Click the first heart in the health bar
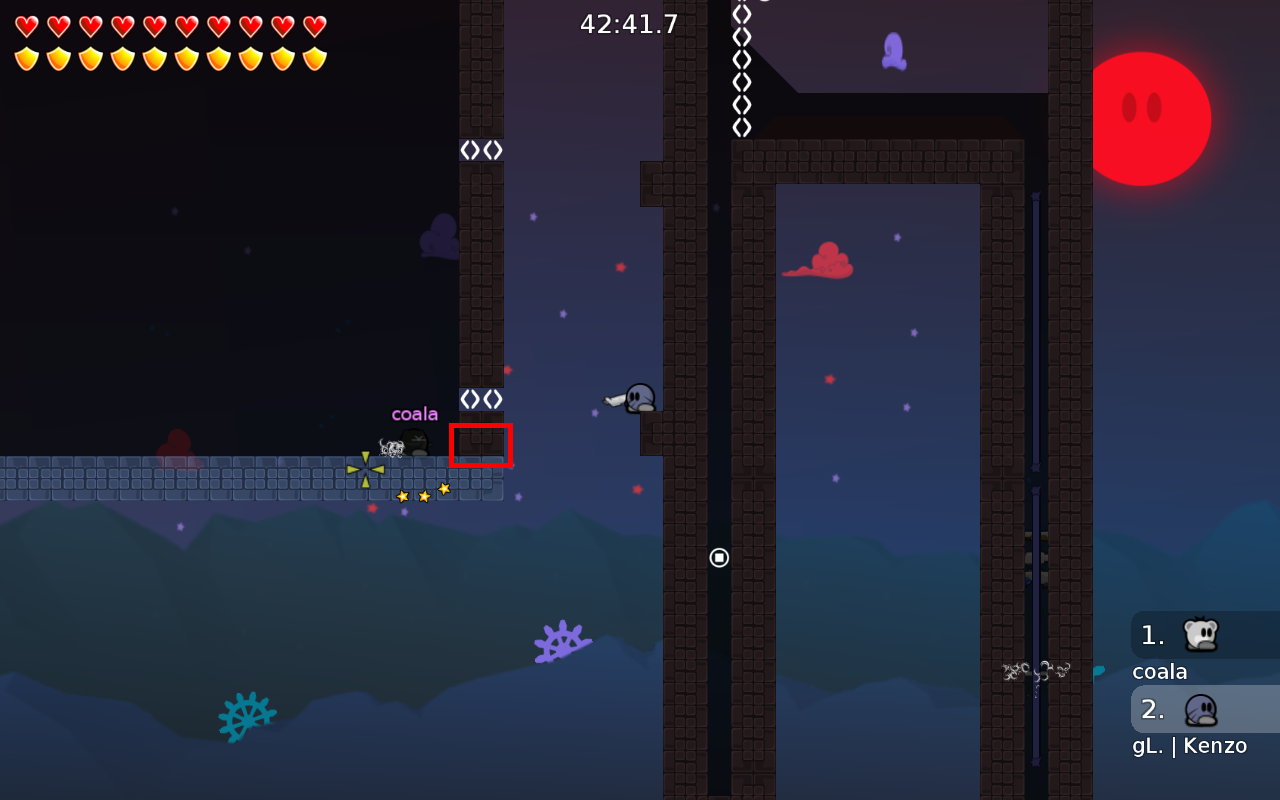 (25, 25)
